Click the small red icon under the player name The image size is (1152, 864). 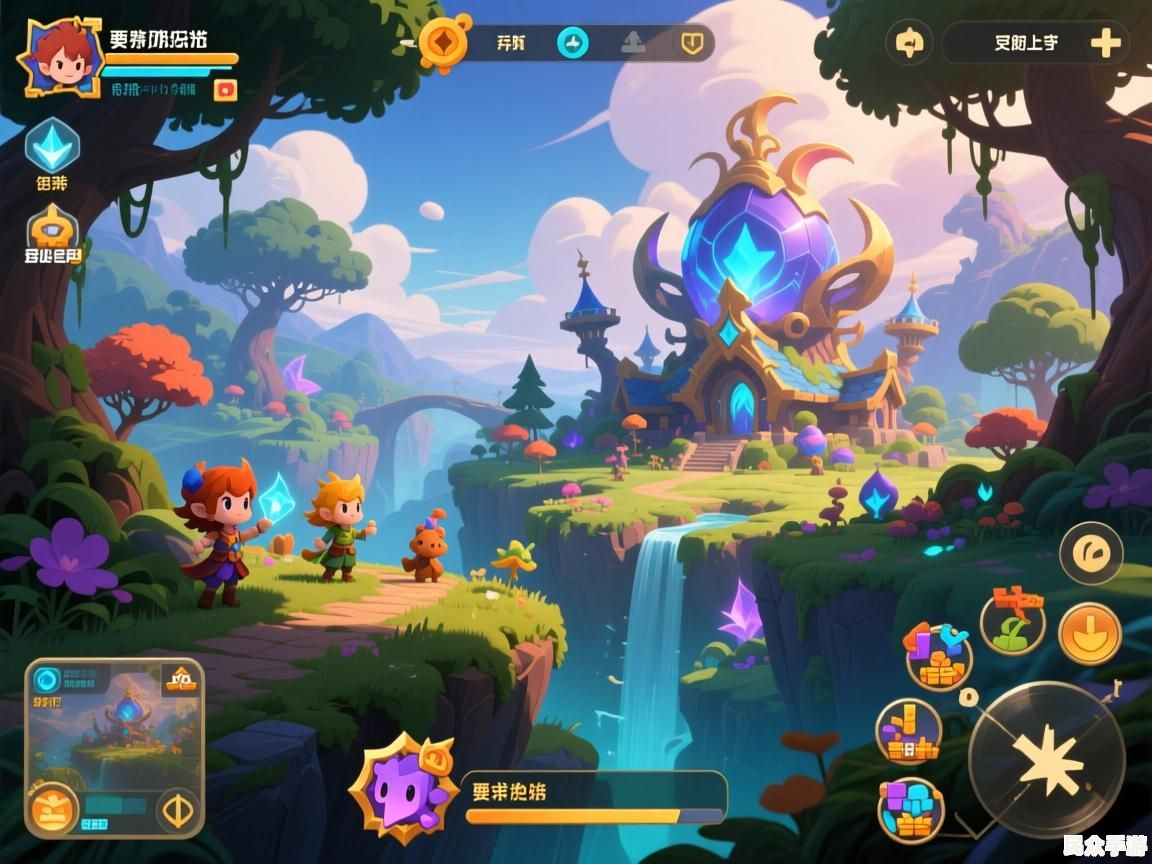pyautogui.click(x=227, y=90)
